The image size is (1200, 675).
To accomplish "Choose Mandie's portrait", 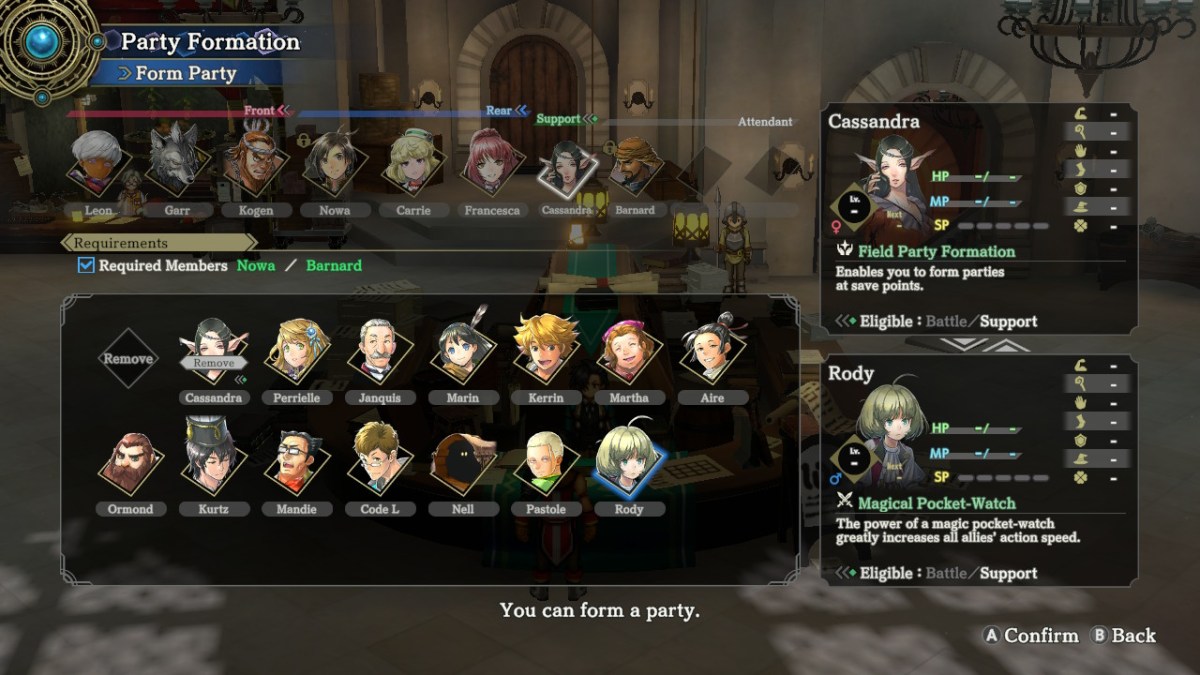I will (297, 463).
